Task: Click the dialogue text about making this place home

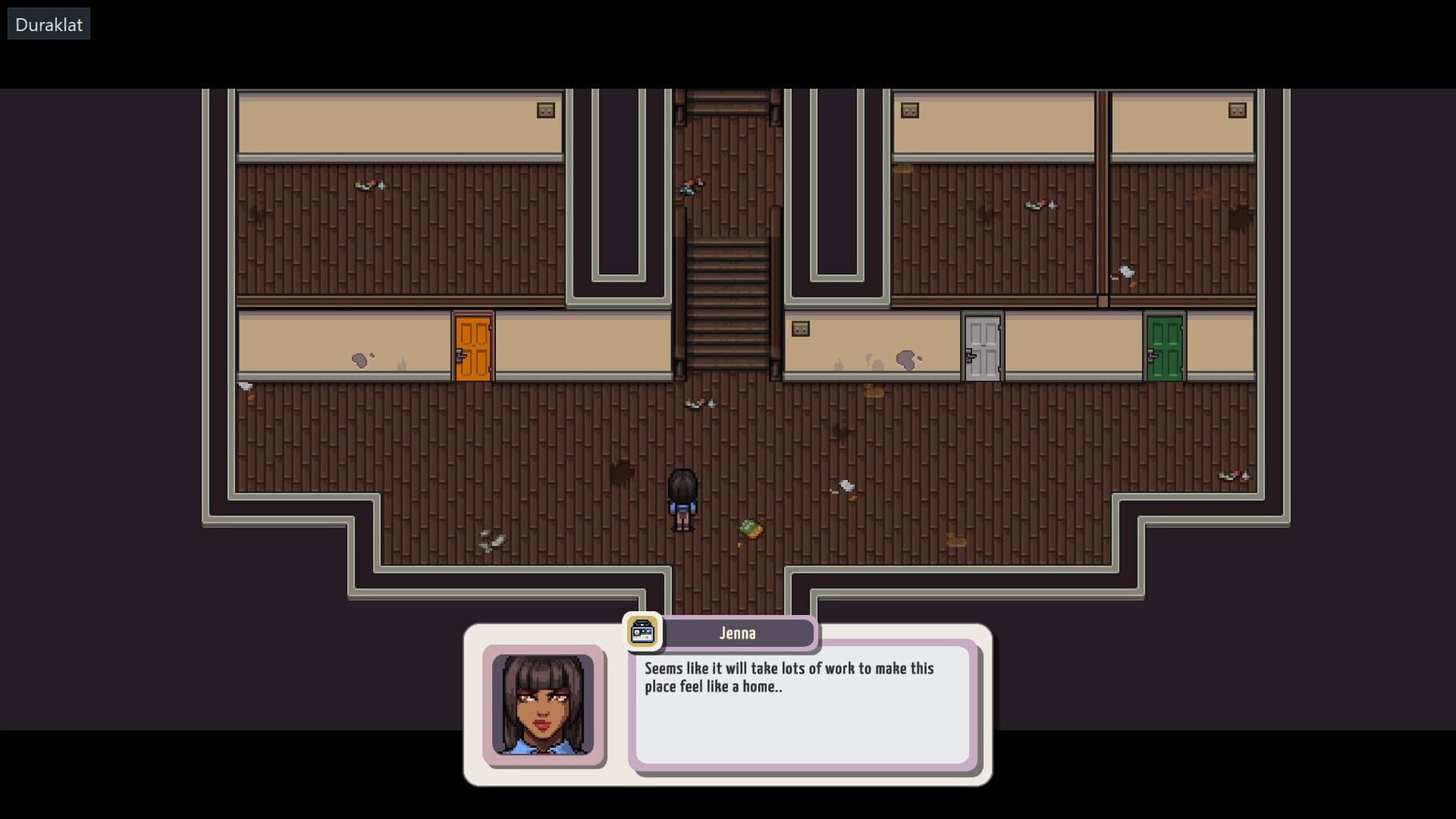Action: click(788, 677)
